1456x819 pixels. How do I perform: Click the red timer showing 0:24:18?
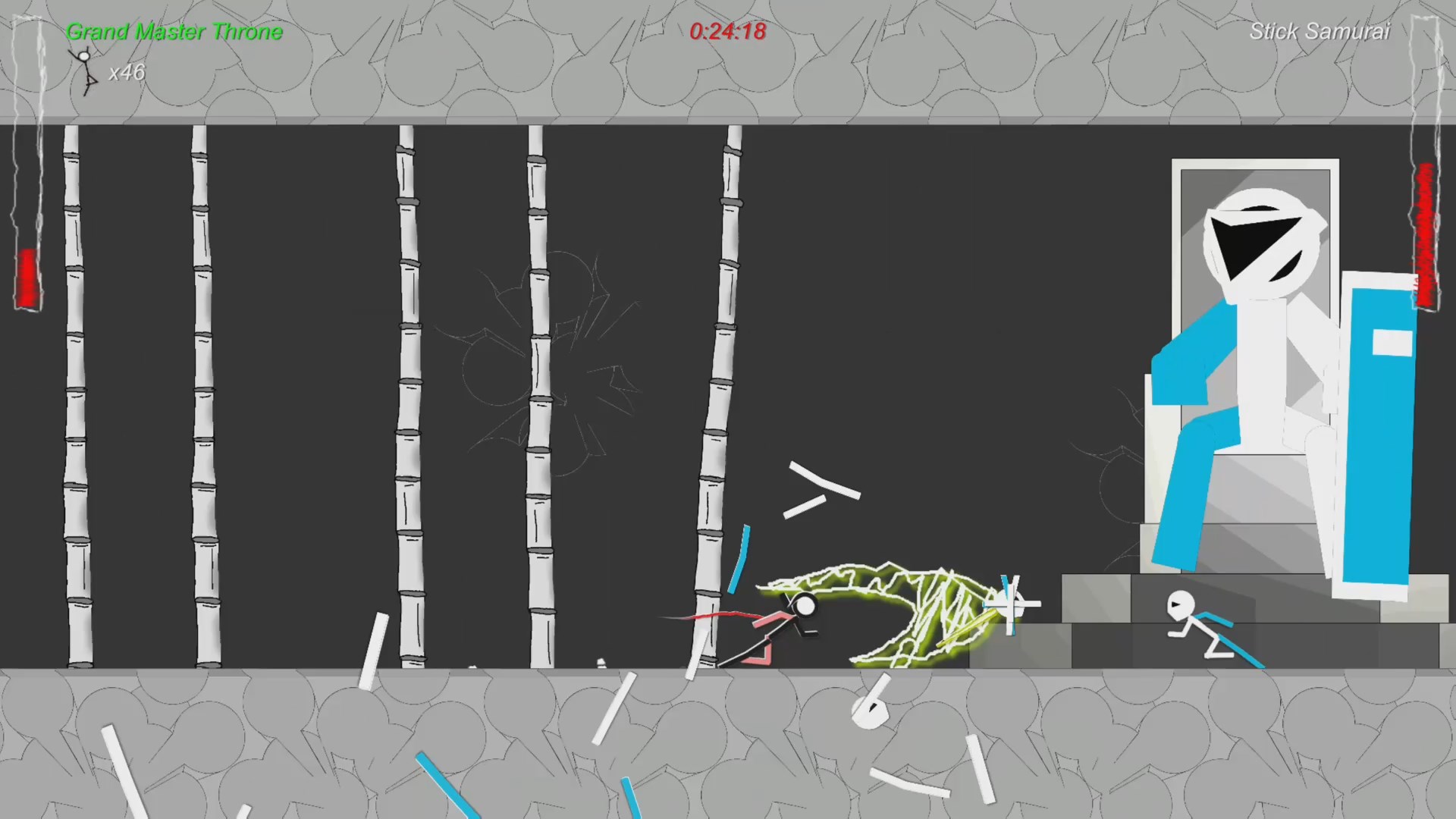(x=727, y=32)
